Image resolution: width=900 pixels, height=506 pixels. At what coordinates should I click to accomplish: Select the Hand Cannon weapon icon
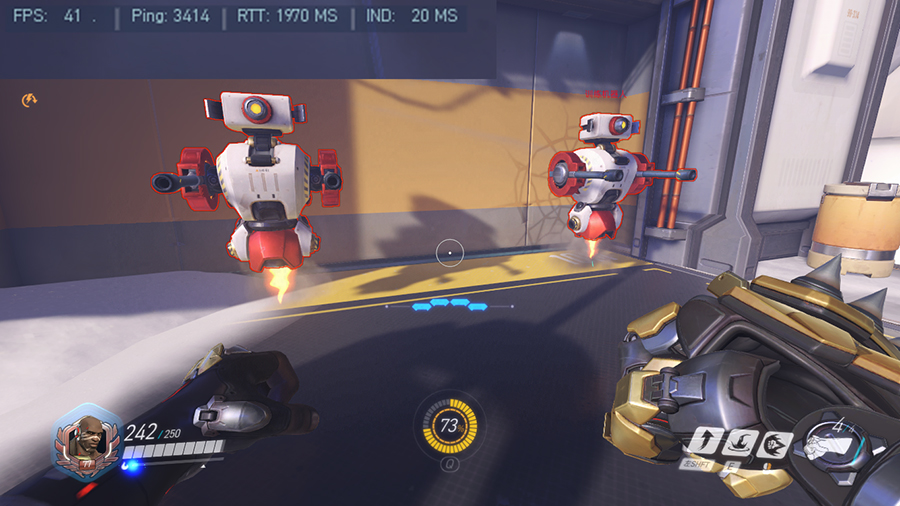pyautogui.click(x=832, y=443)
